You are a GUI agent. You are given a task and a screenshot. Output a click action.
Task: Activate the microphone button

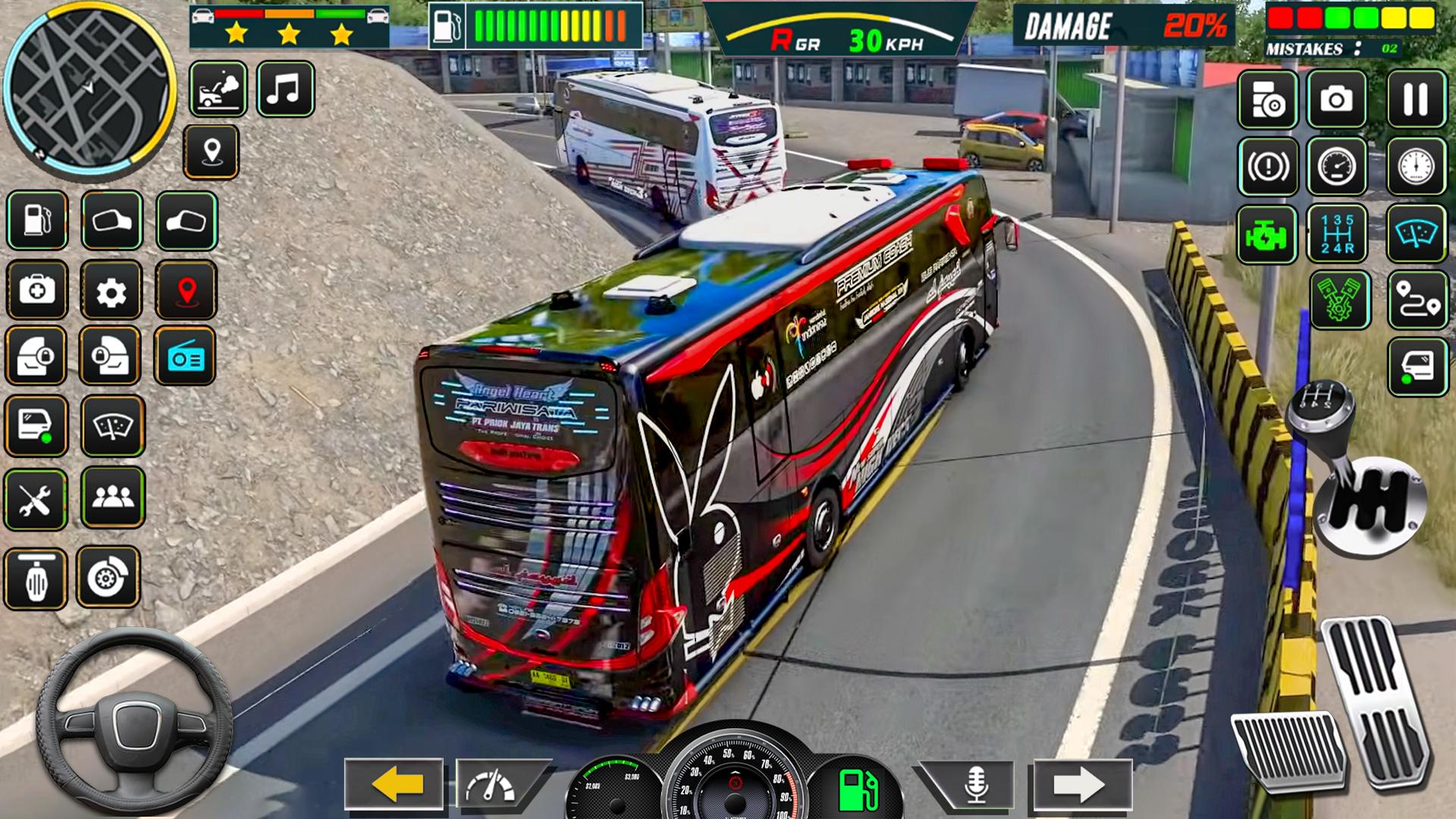click(x=975, y=785)
